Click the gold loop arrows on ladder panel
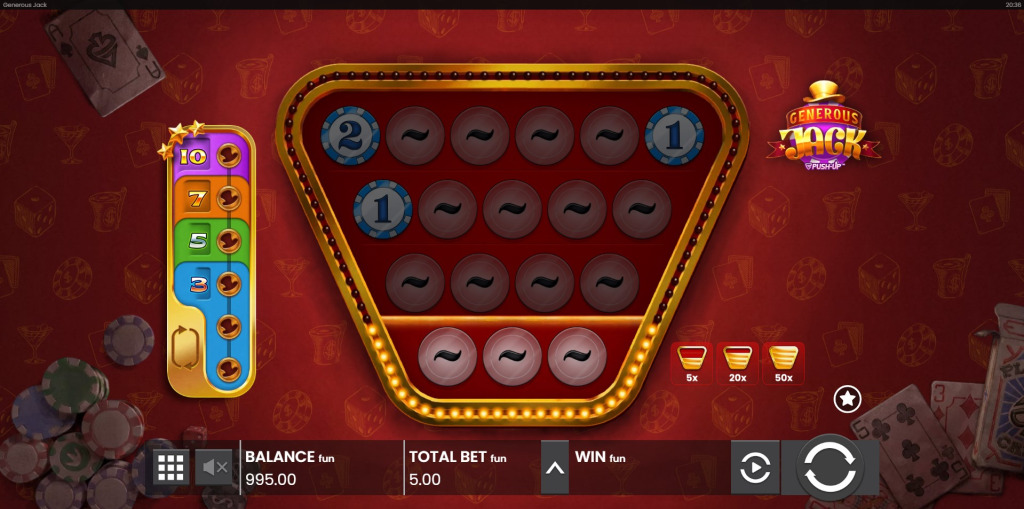Image resolution: width=1024 pixels, height=509 pixels. point(186,348)
